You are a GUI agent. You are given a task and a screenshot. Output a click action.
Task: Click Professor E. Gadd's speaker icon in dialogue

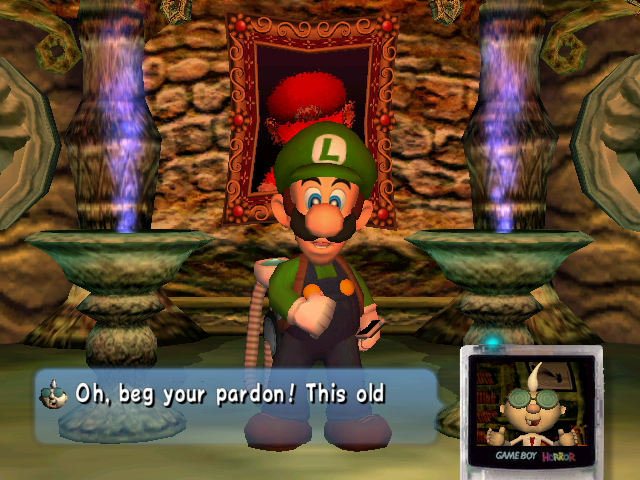[x=53, y=394]
